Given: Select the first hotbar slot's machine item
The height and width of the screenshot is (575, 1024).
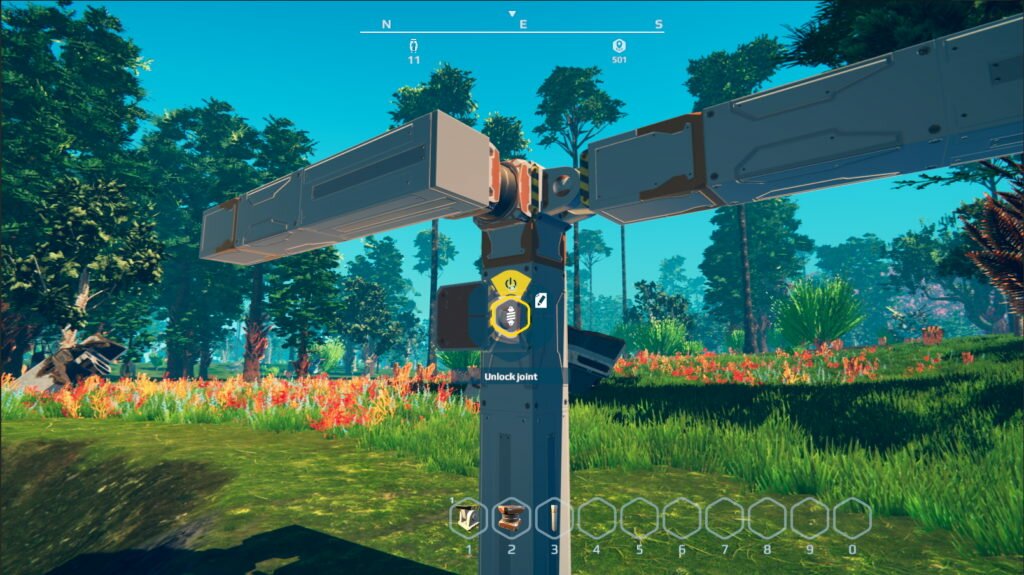Looking at the screenshot, I should click(468, 518).
